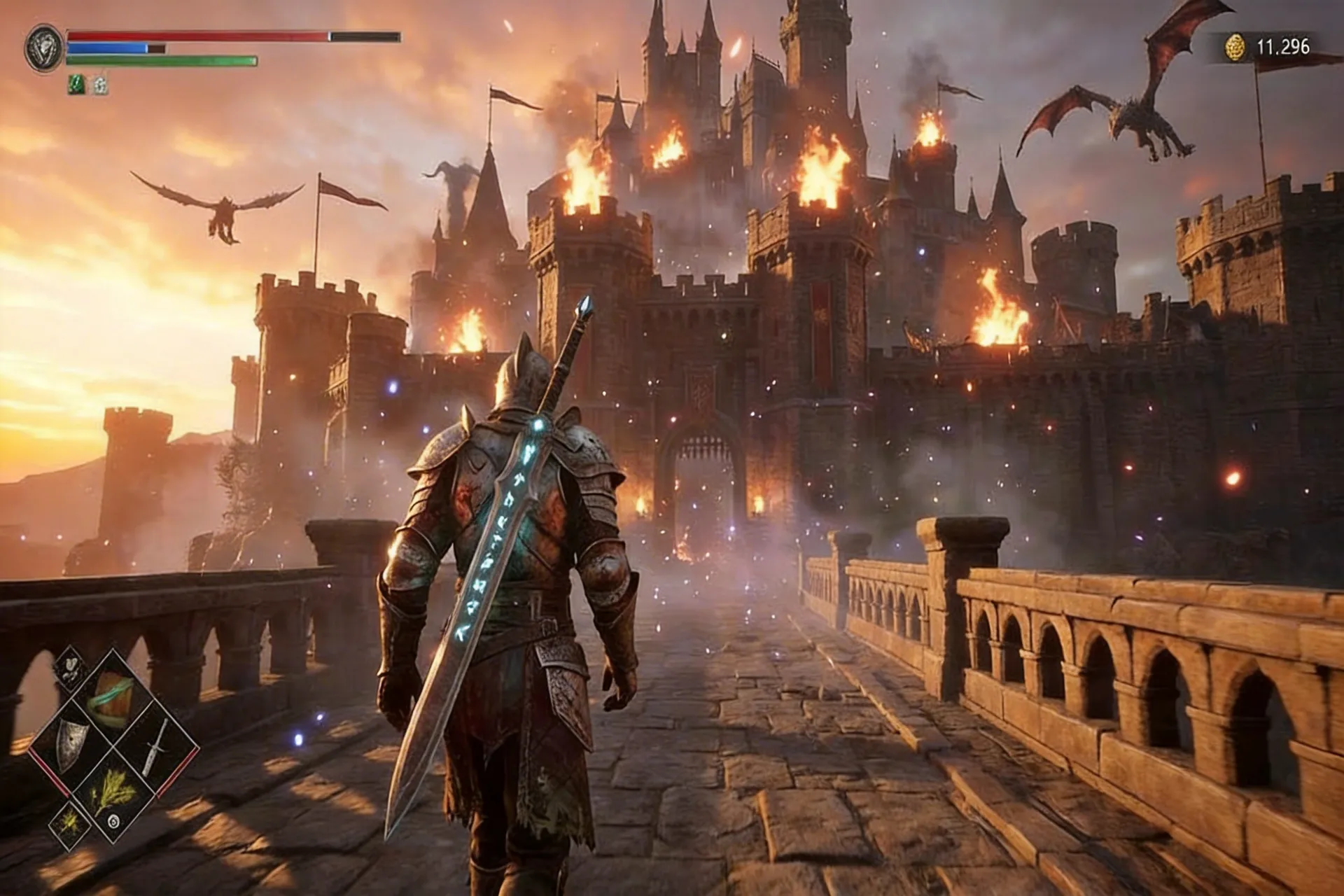
Task: Click the red health bar
Action: pyautogui.click(x=210, y=36)
